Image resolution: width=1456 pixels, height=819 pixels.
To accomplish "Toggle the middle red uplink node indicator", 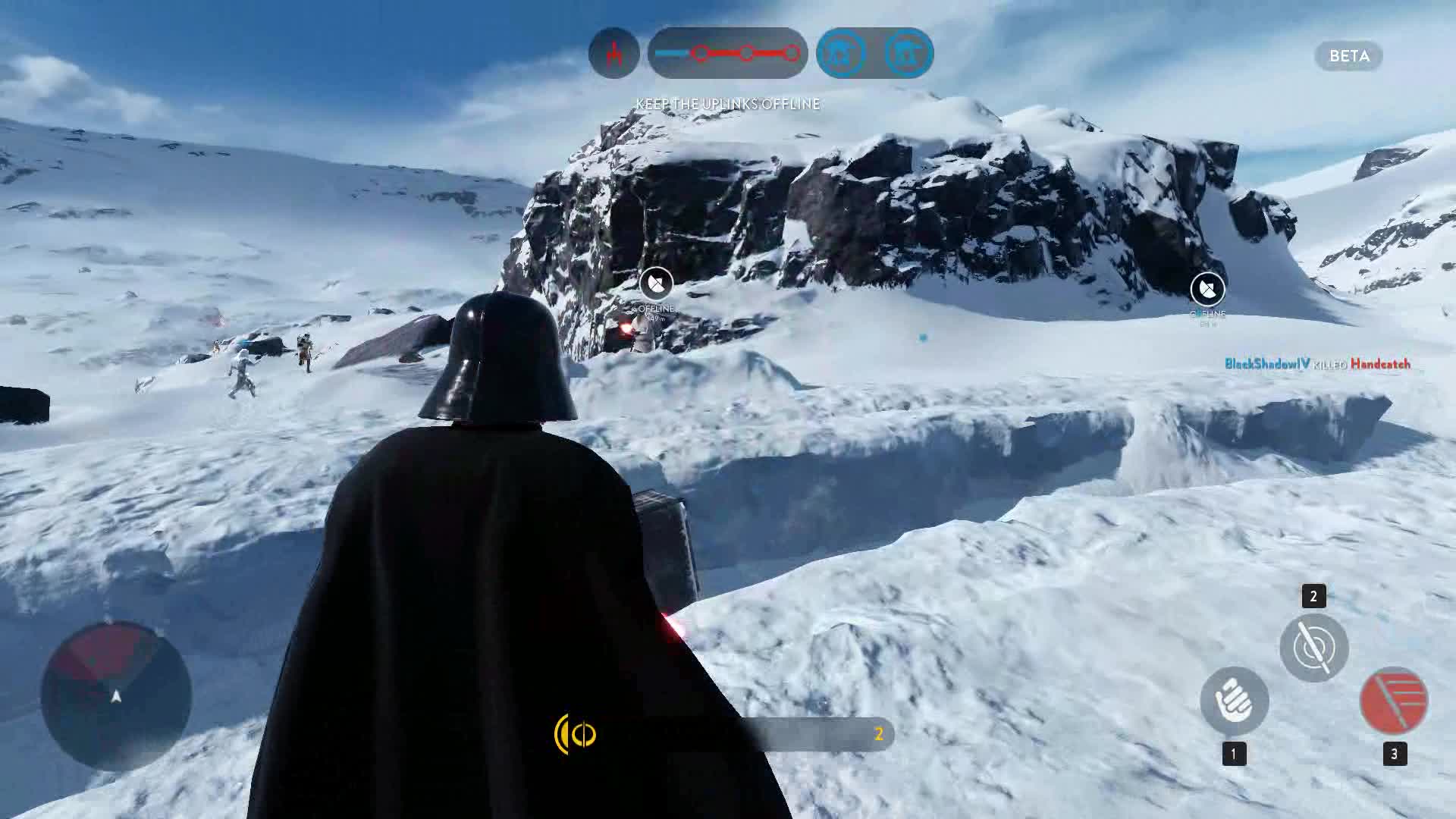I will [x=746, y=53].
